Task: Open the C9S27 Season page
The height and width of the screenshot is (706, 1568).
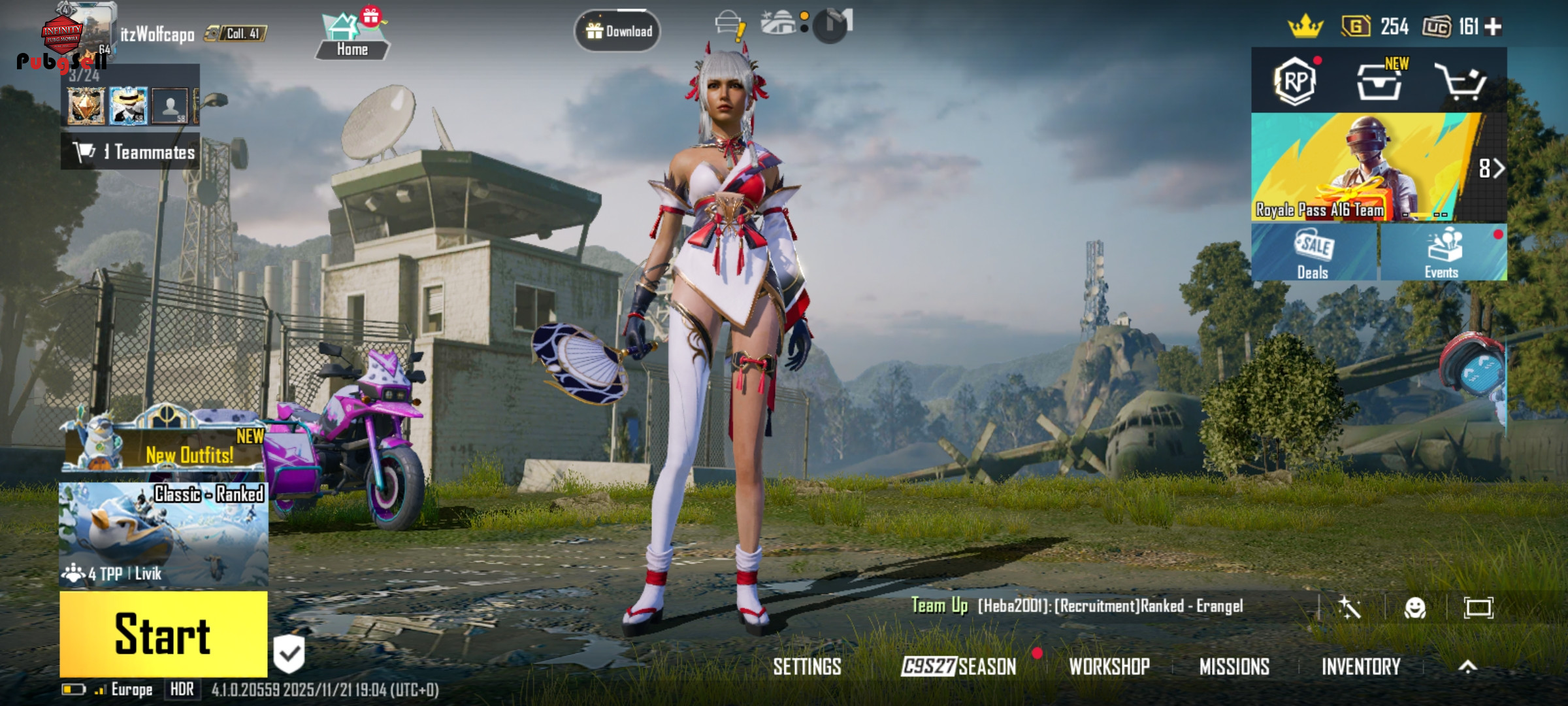Action: (958, 666)
